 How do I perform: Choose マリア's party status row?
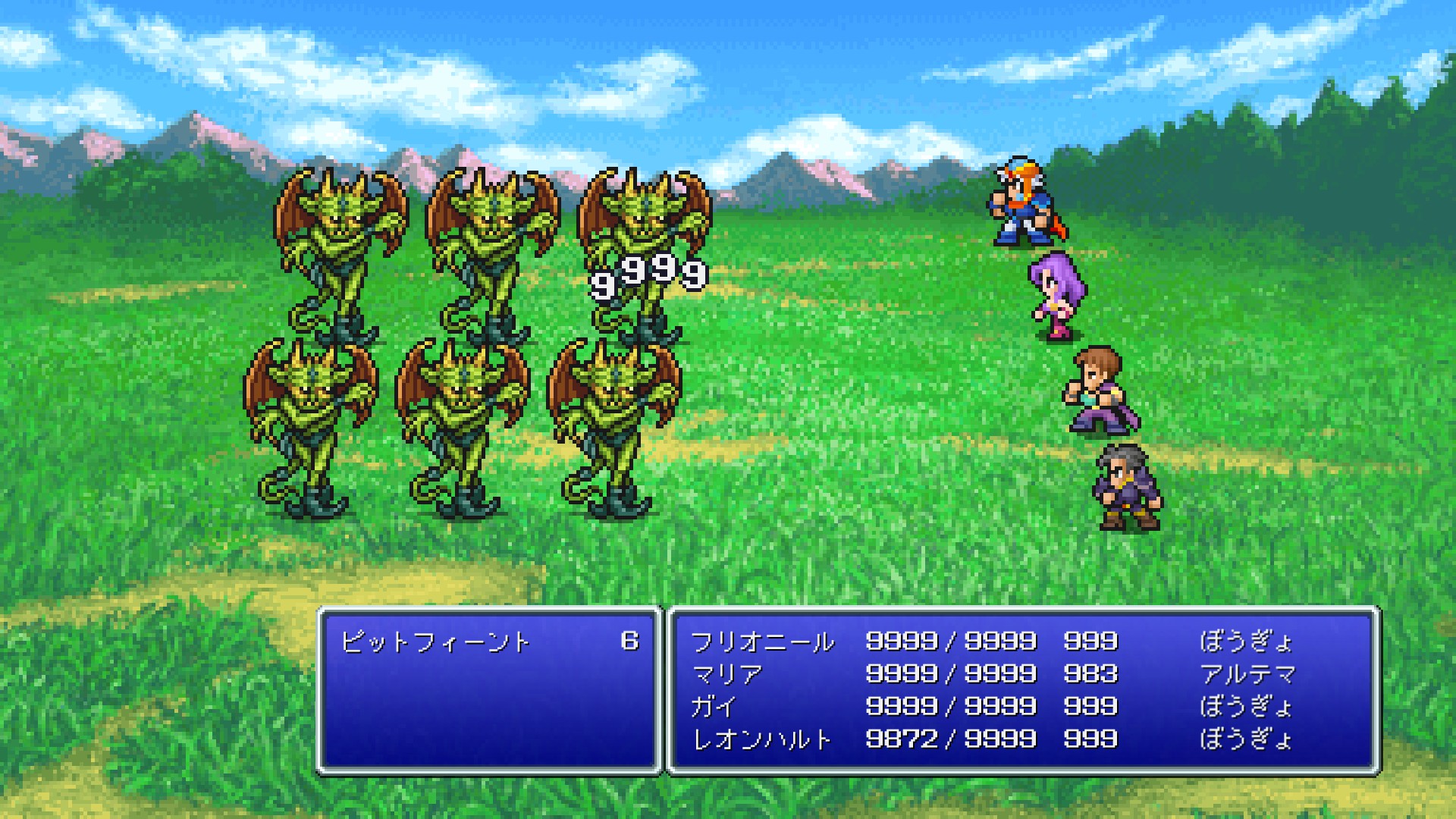726,674
